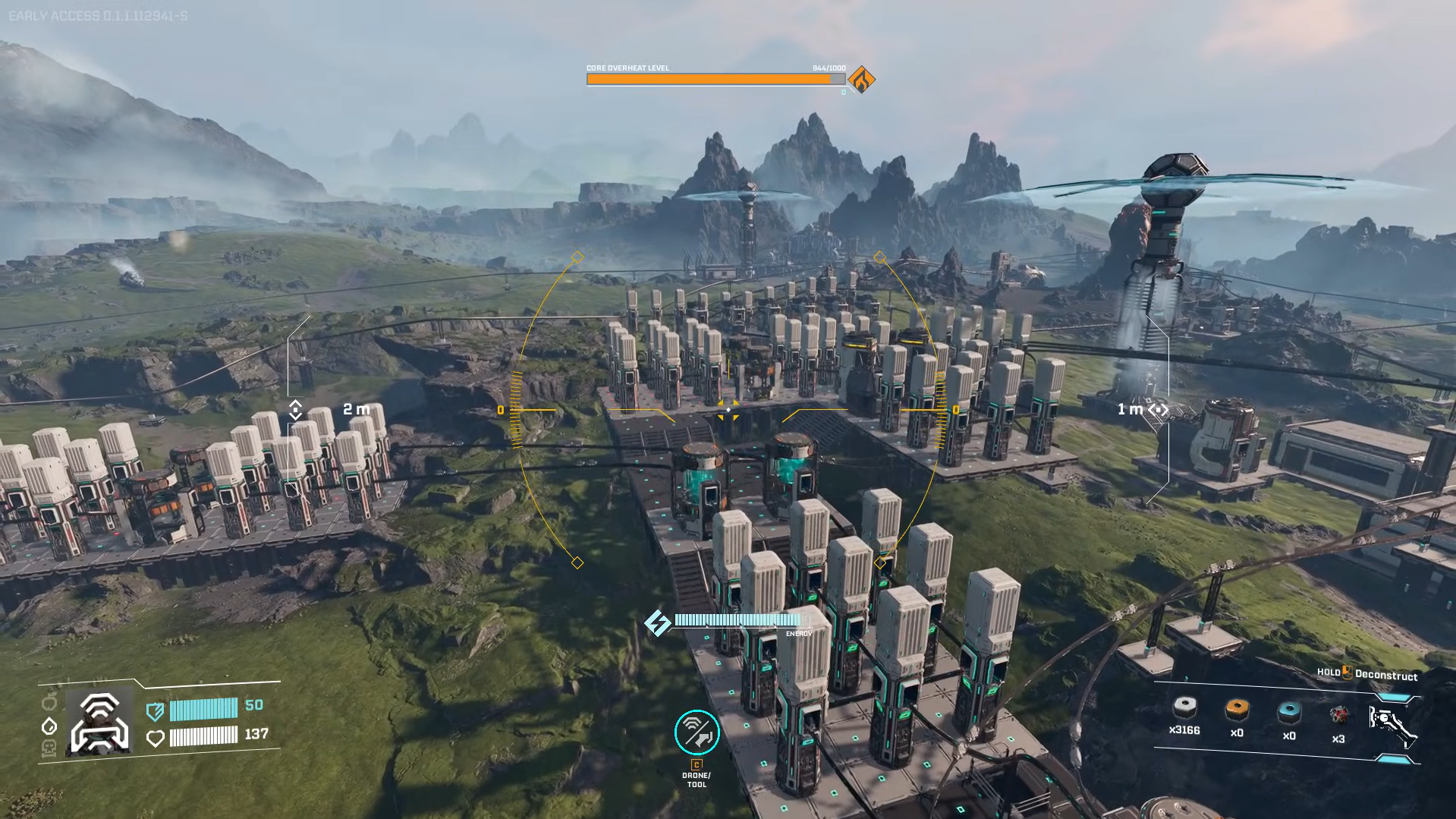Click the player portrait in status panel
Screen dimensions: 1456x819
[x=99, y=723]
